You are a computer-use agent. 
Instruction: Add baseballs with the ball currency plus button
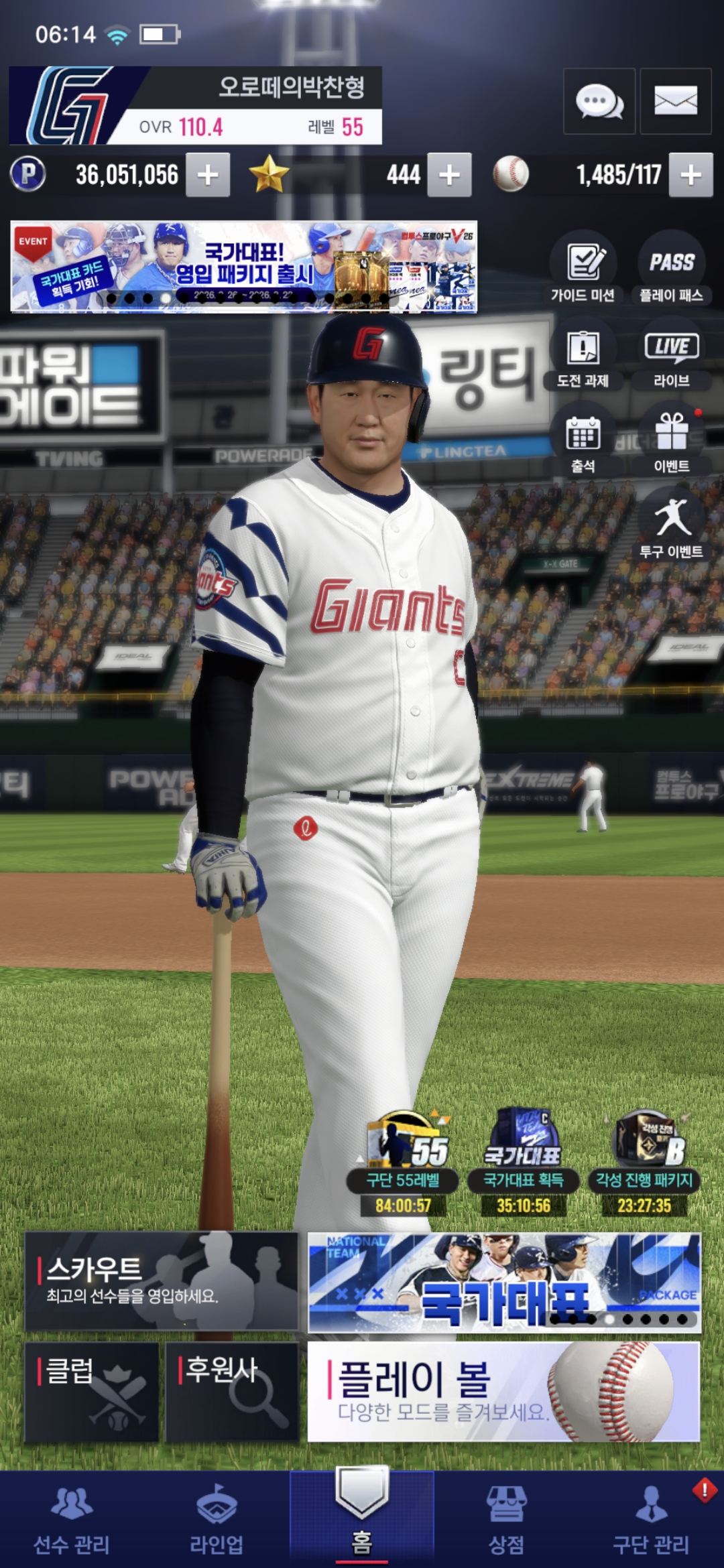(x=690, y=175)
